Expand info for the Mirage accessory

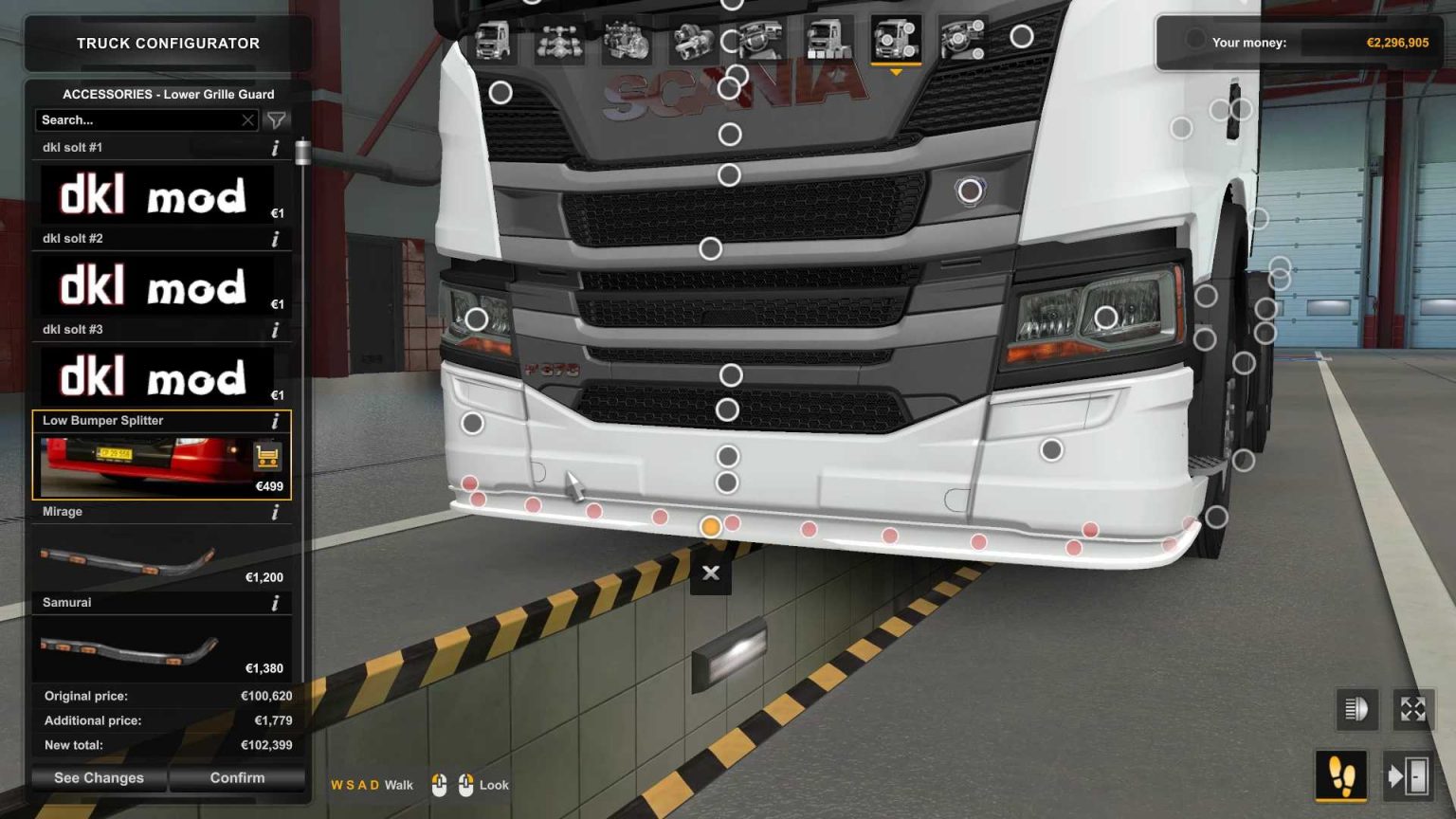276,512
